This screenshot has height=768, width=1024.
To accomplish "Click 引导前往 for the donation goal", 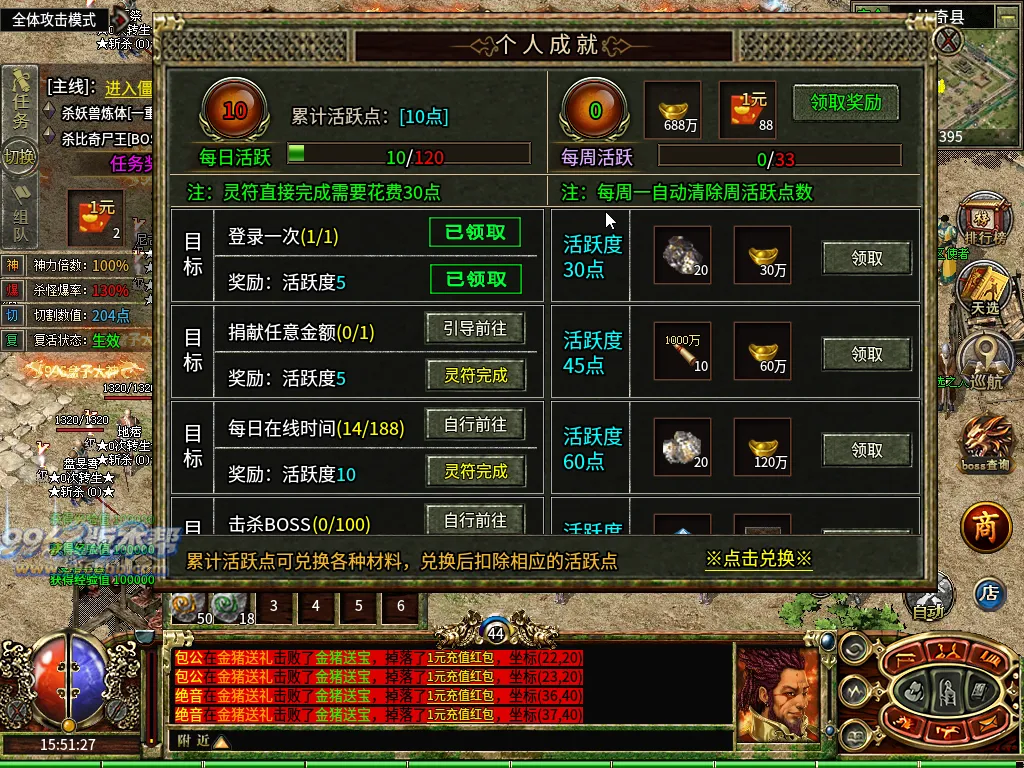I will click(476, 328).
